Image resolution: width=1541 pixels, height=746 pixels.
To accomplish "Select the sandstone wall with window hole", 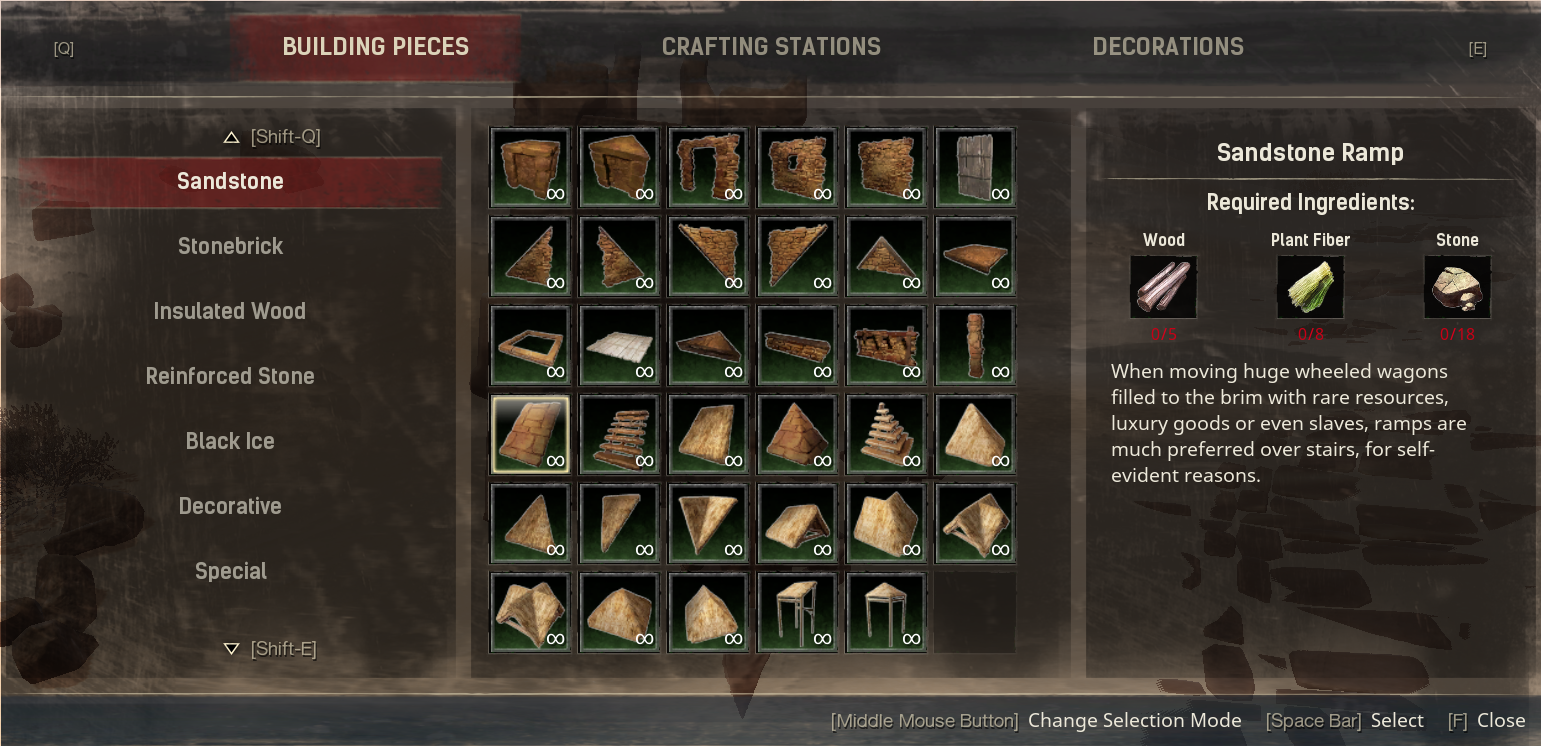I will pyautogui.click(x=797, y=167).
